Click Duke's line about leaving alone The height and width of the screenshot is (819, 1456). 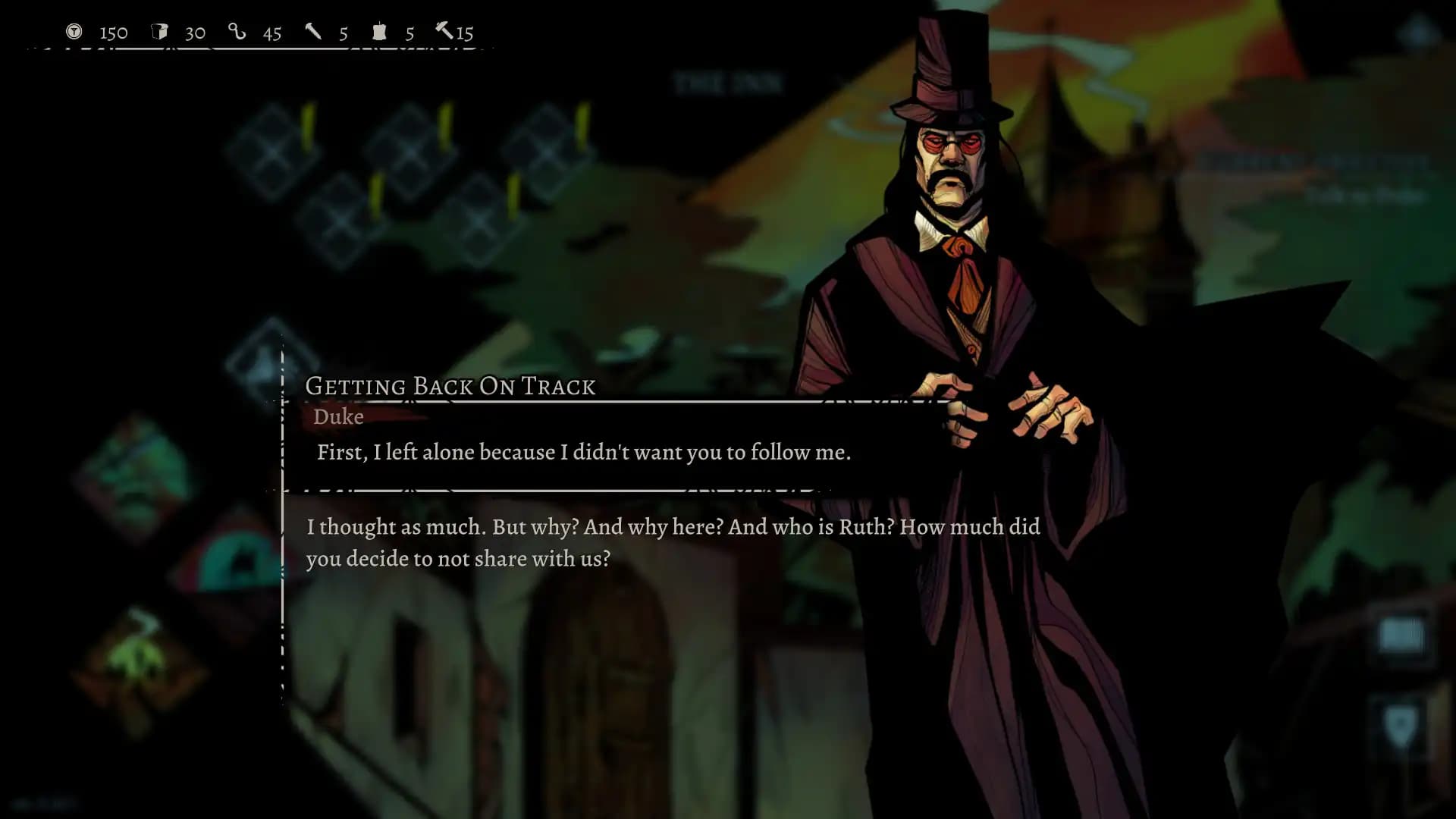coord(584,452)
